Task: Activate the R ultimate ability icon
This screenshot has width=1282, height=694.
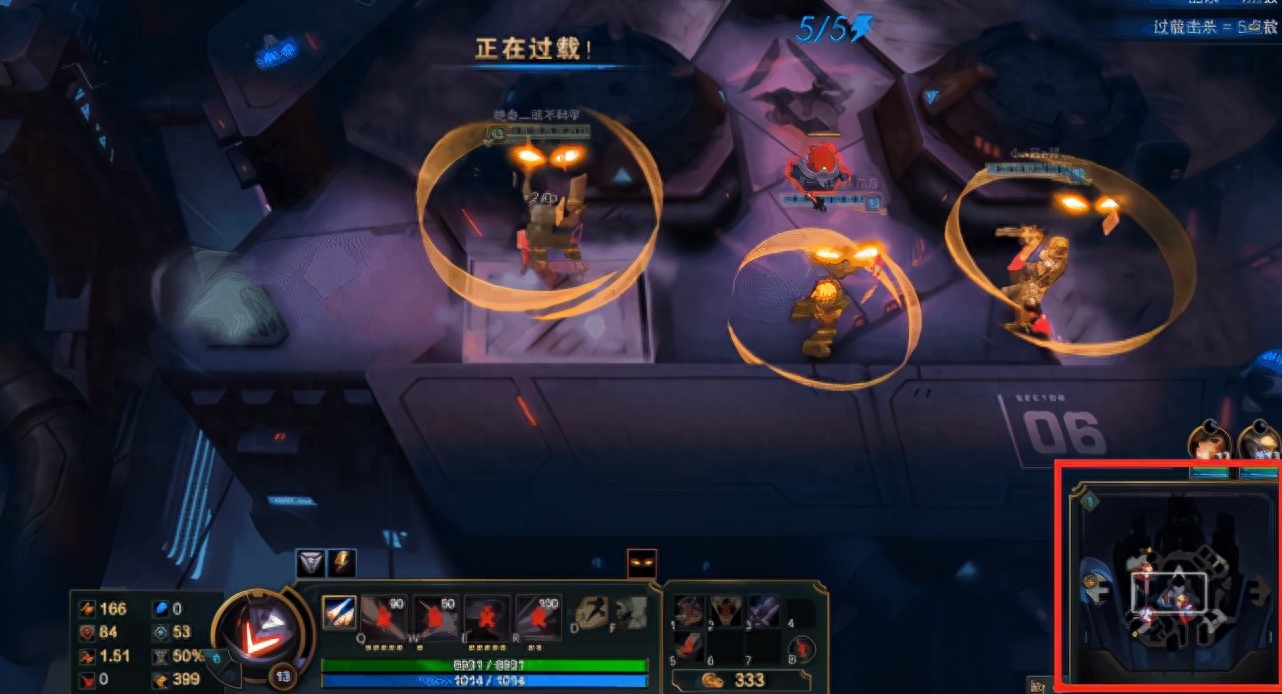Action: (x=538, y=617)
